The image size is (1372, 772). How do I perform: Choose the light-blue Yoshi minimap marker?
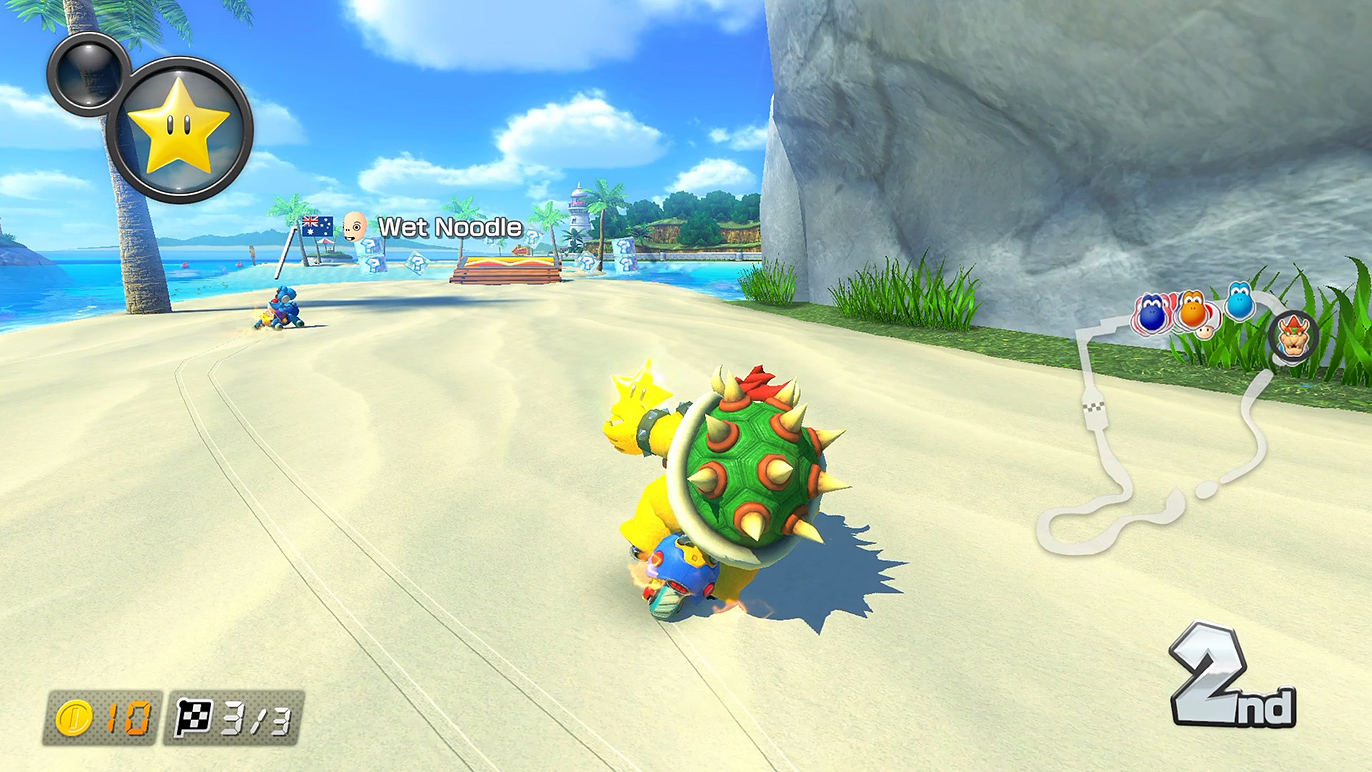point(1240,301)
